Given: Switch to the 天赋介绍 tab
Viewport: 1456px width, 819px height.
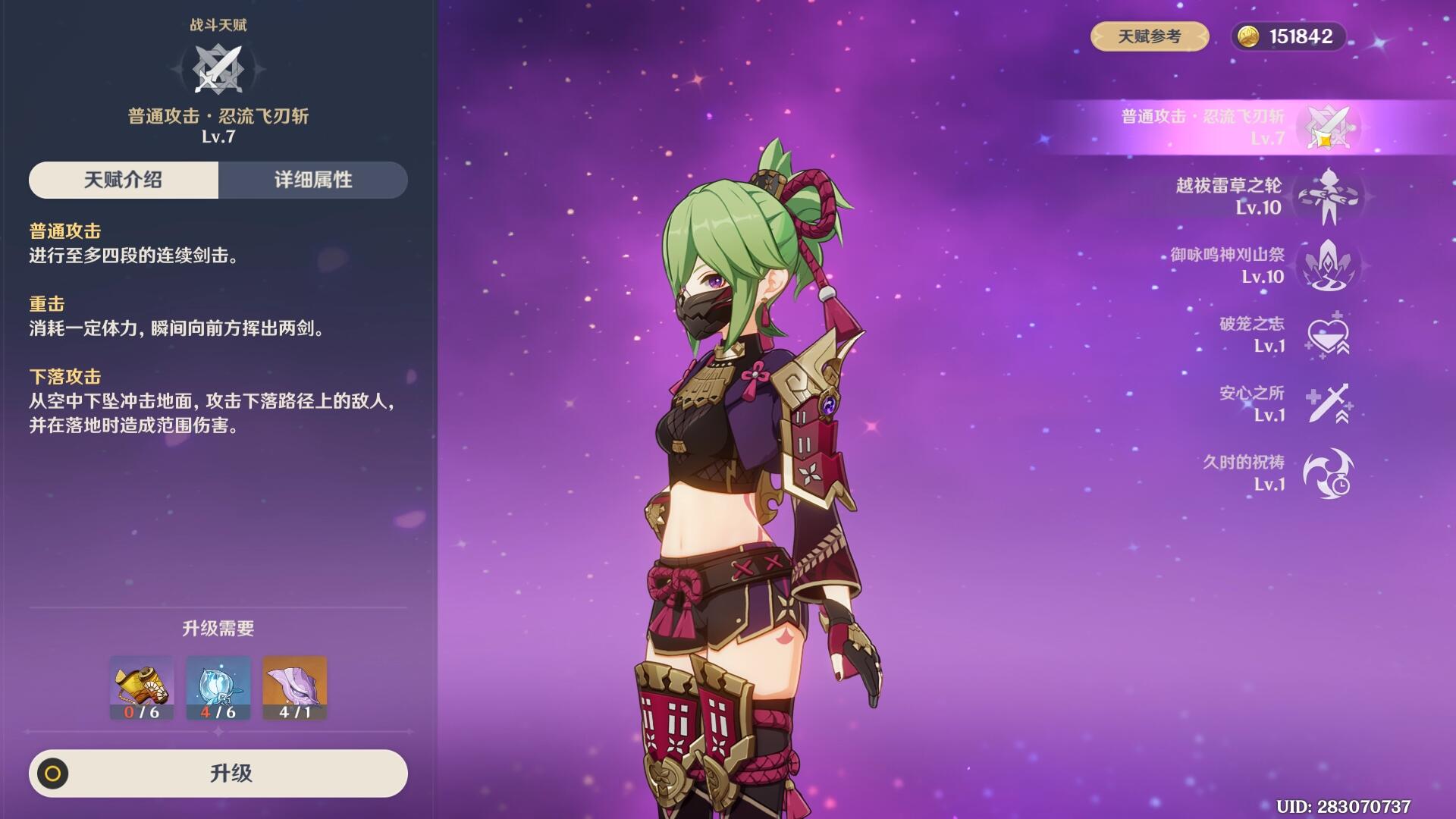Looking at the screenshot, I should click(x=124, y=180).
